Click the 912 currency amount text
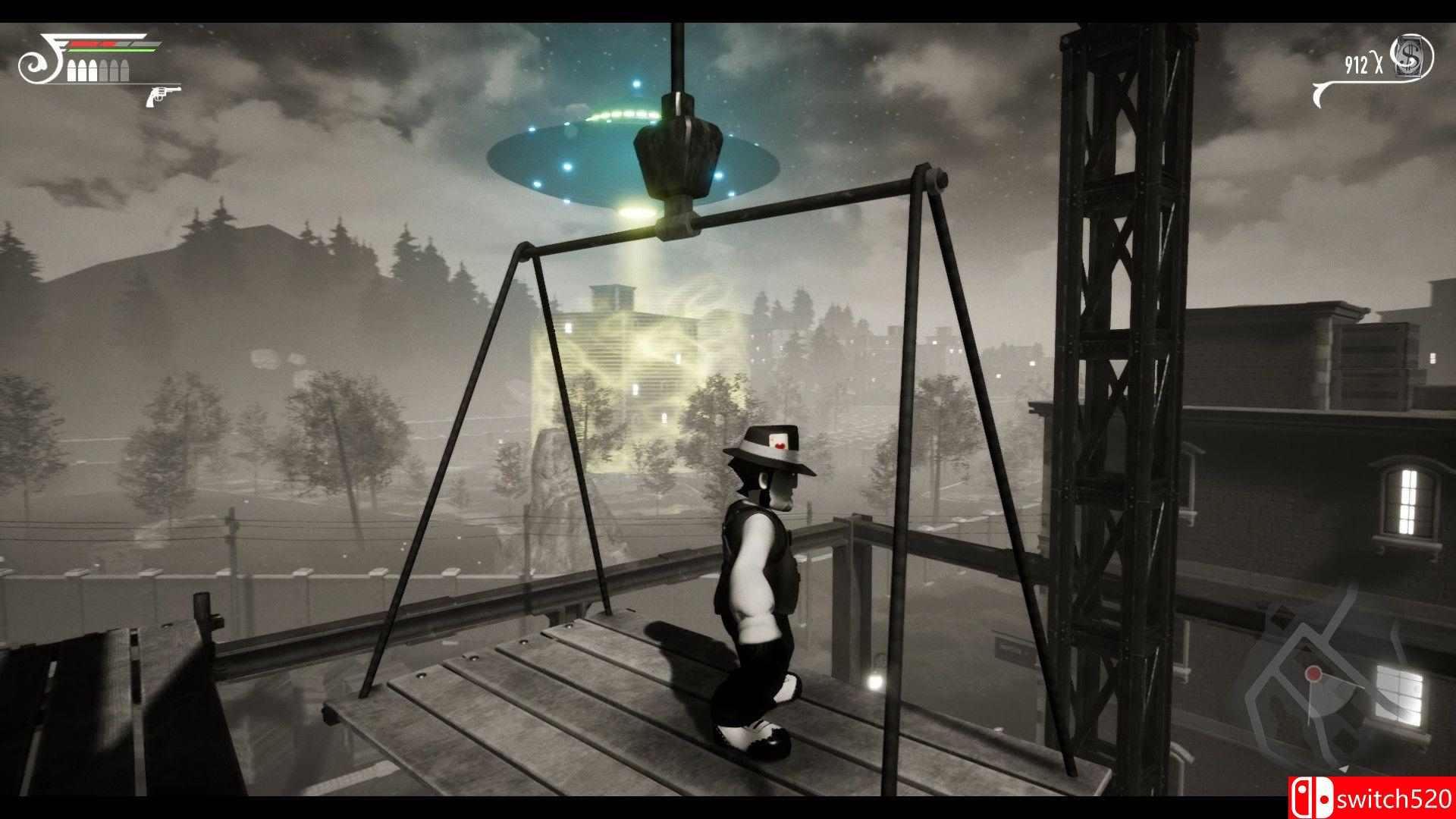Screen dimensions: 1456x819 point(1357,64)
